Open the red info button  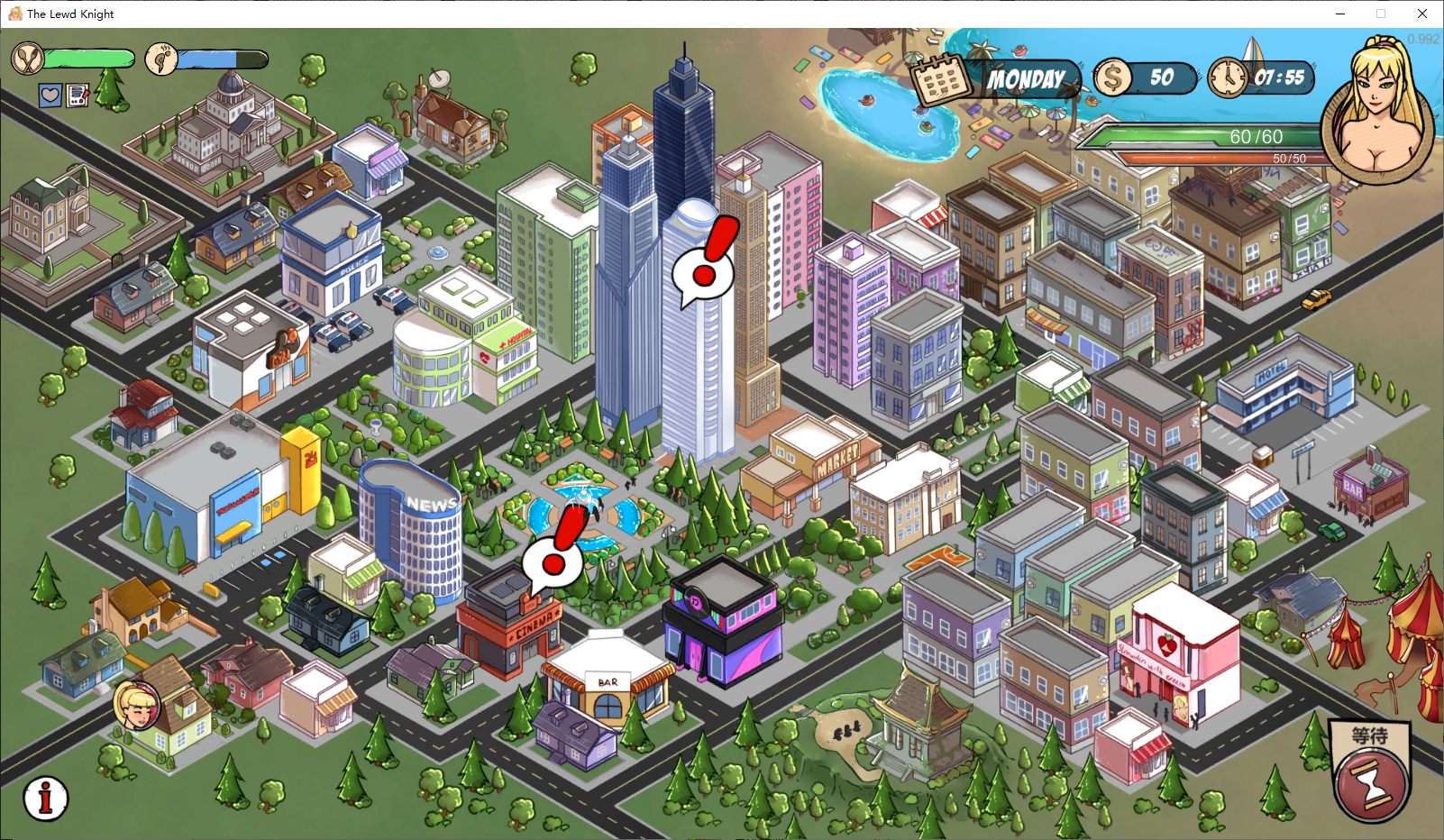[x=46, y=798]
